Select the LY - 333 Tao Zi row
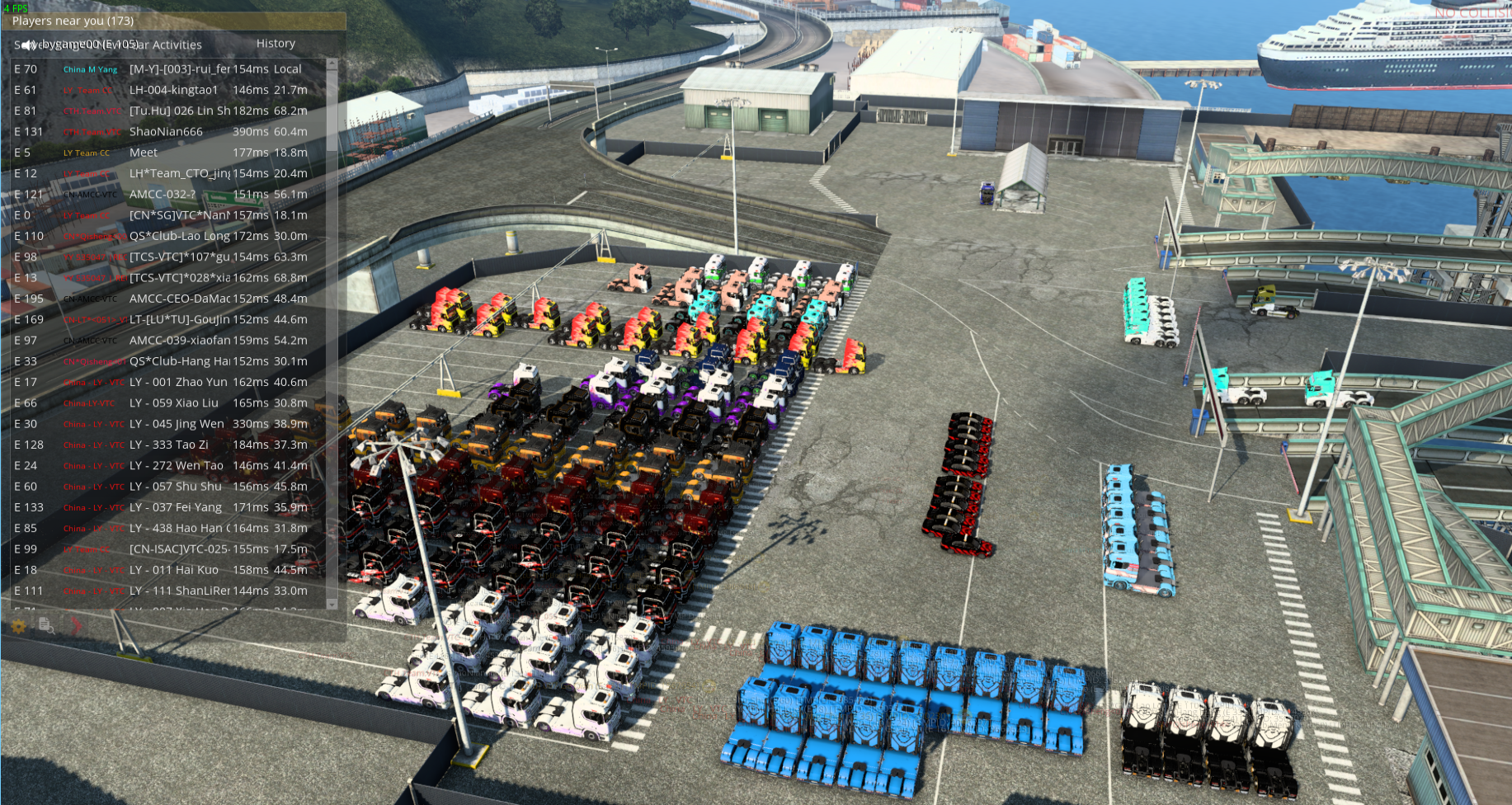Viewport: 1512px width, 805px height. pos(169,445)
